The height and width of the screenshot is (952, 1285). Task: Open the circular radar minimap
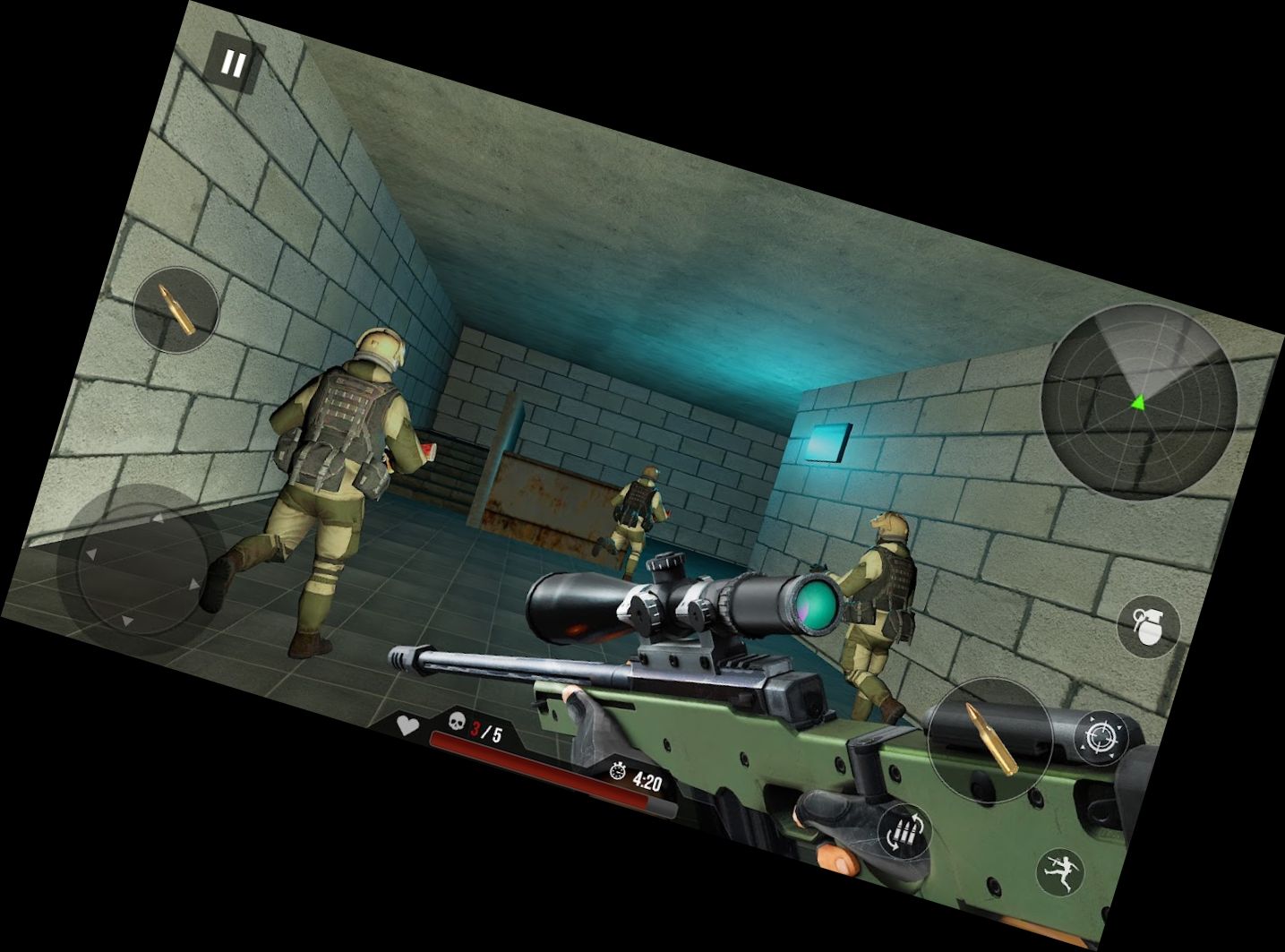pos(1139,400)
